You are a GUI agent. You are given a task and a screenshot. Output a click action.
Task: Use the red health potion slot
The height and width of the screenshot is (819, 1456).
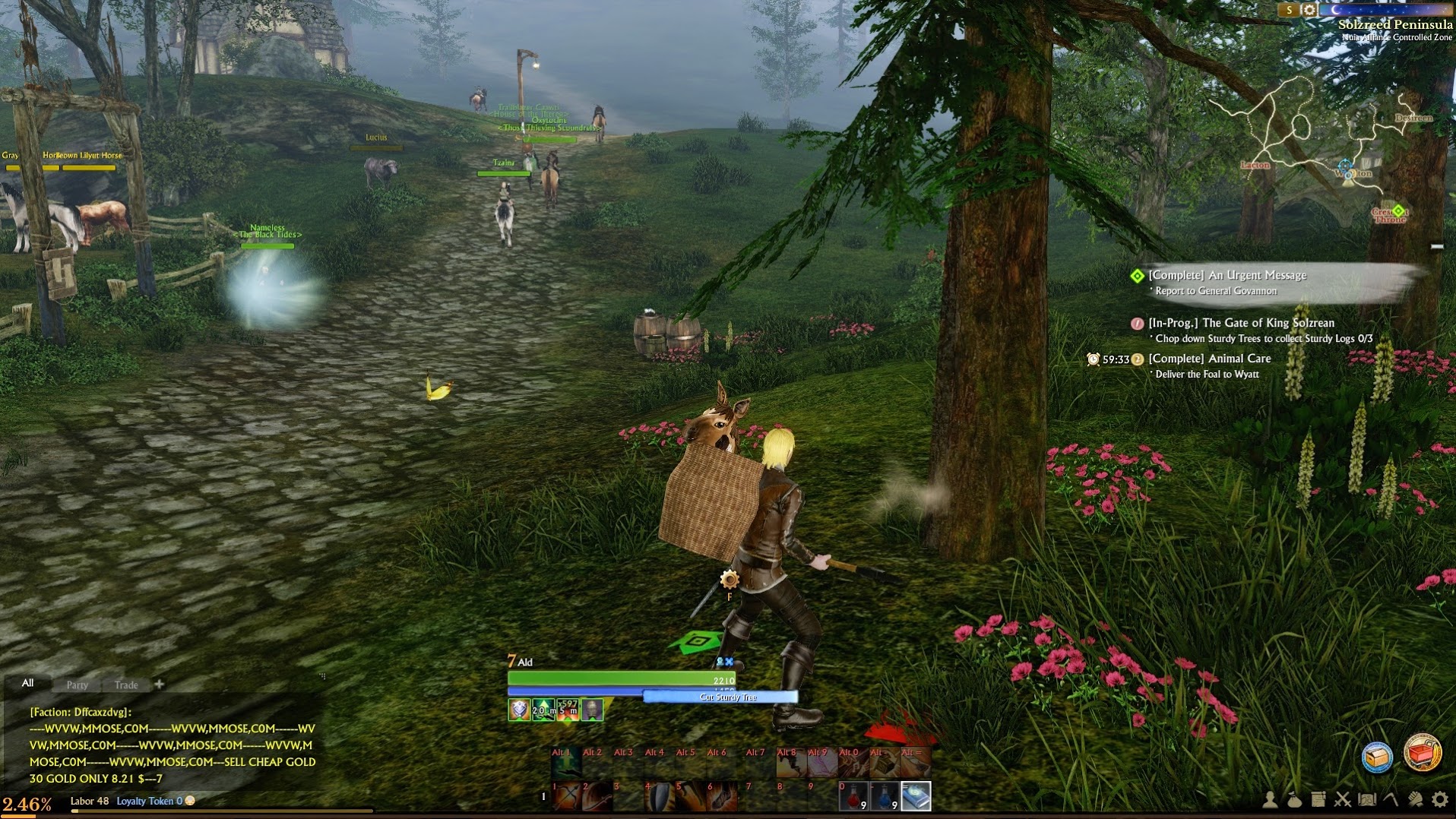click(853, 796)
